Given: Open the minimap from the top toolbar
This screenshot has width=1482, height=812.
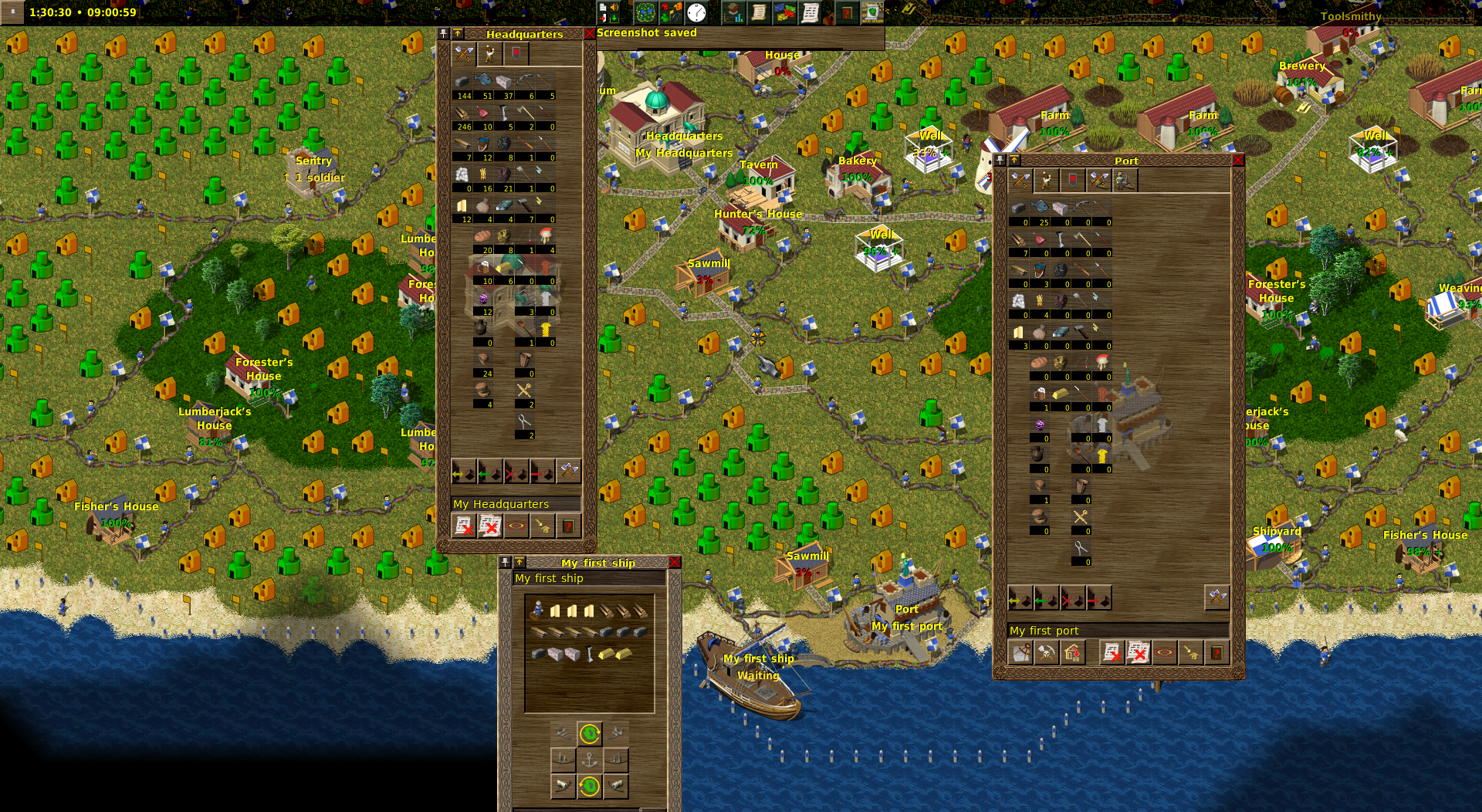Looking at the screenshot, I should pyautogui.click(x=645, y=12).
